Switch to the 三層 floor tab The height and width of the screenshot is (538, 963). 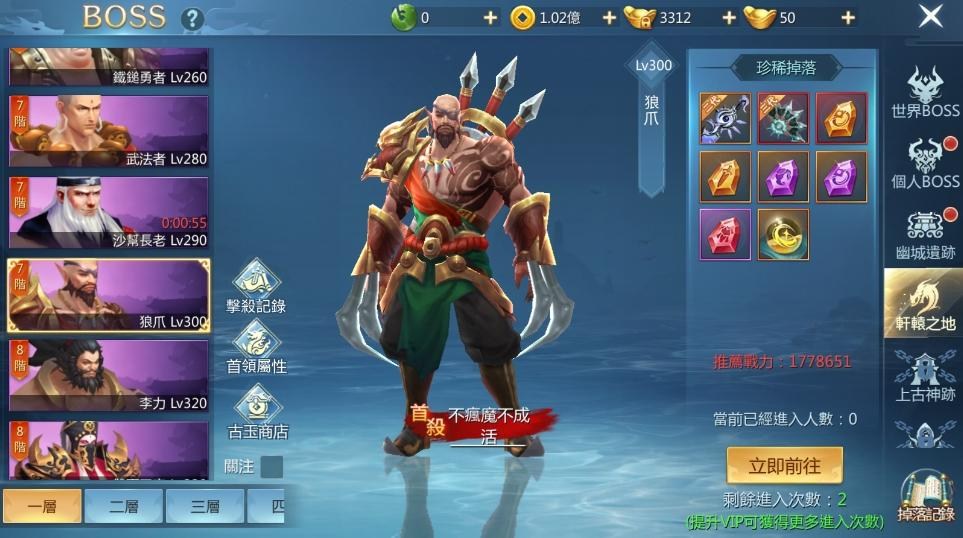204,506
